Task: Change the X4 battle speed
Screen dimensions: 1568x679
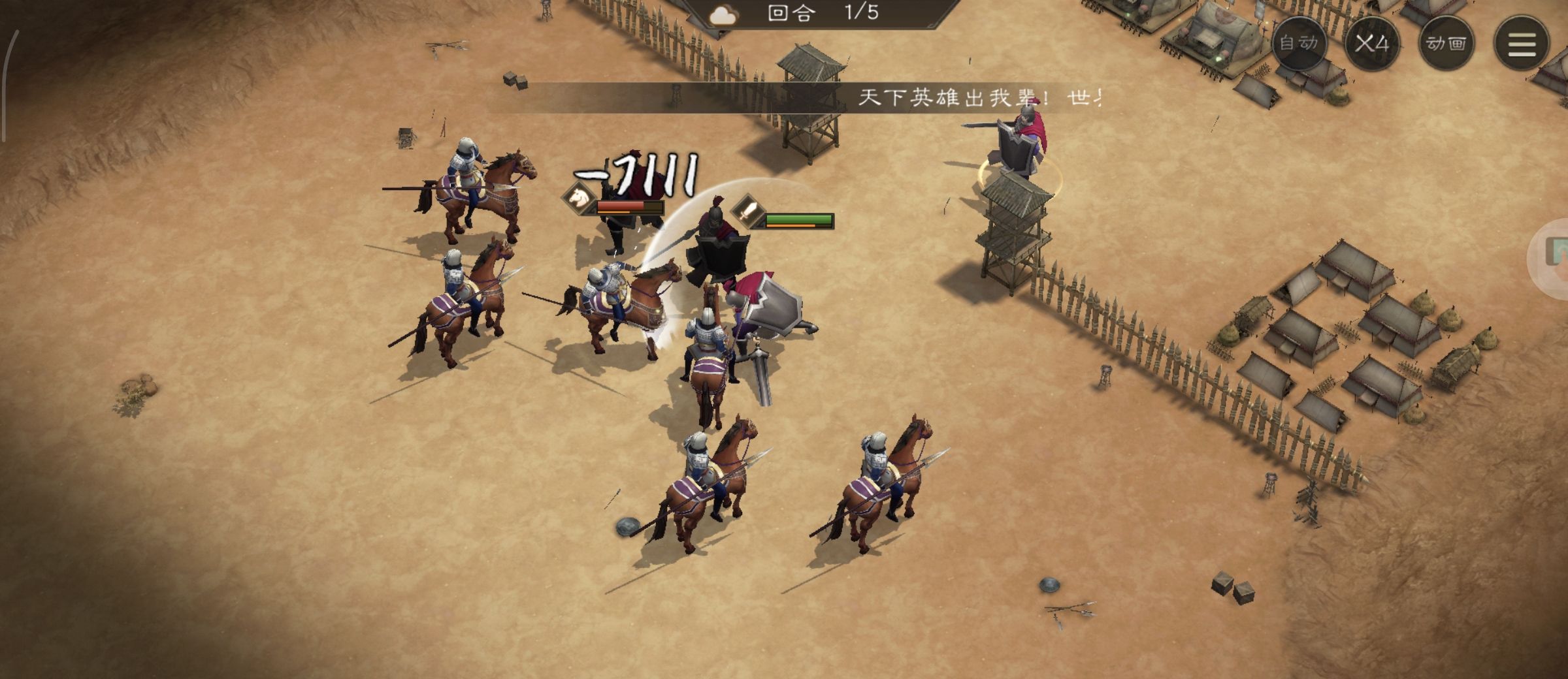Action: click(1372, 44)
